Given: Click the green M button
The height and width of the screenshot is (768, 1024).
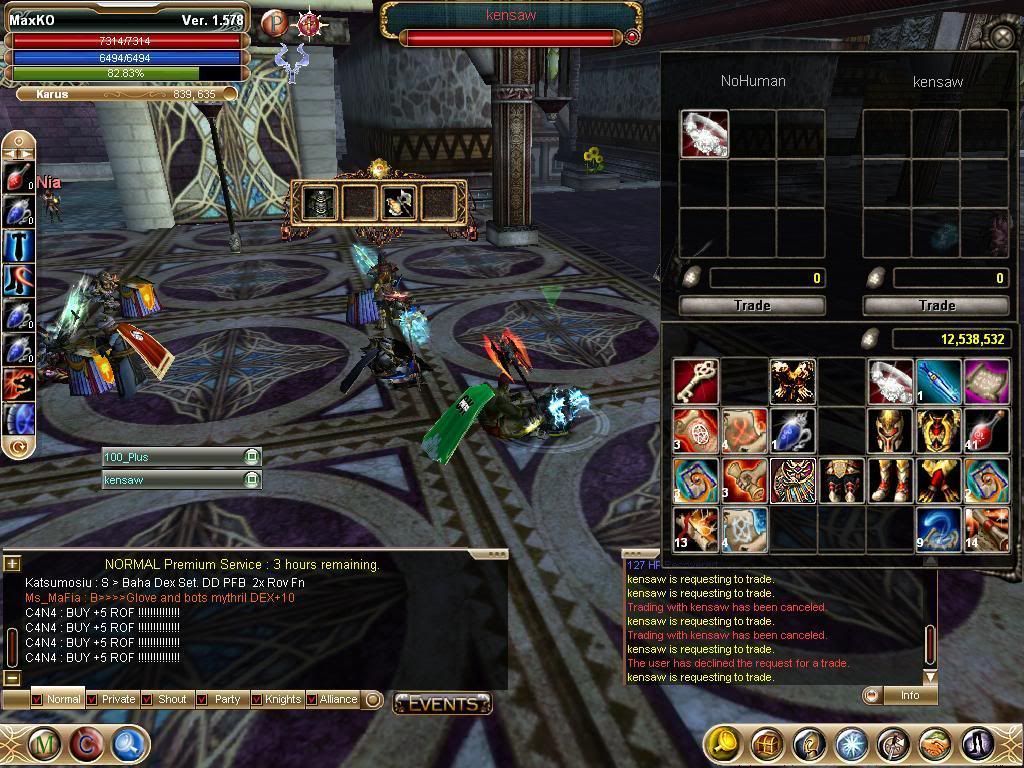Looking at the screenshot, I should click(x=45, y=744).
